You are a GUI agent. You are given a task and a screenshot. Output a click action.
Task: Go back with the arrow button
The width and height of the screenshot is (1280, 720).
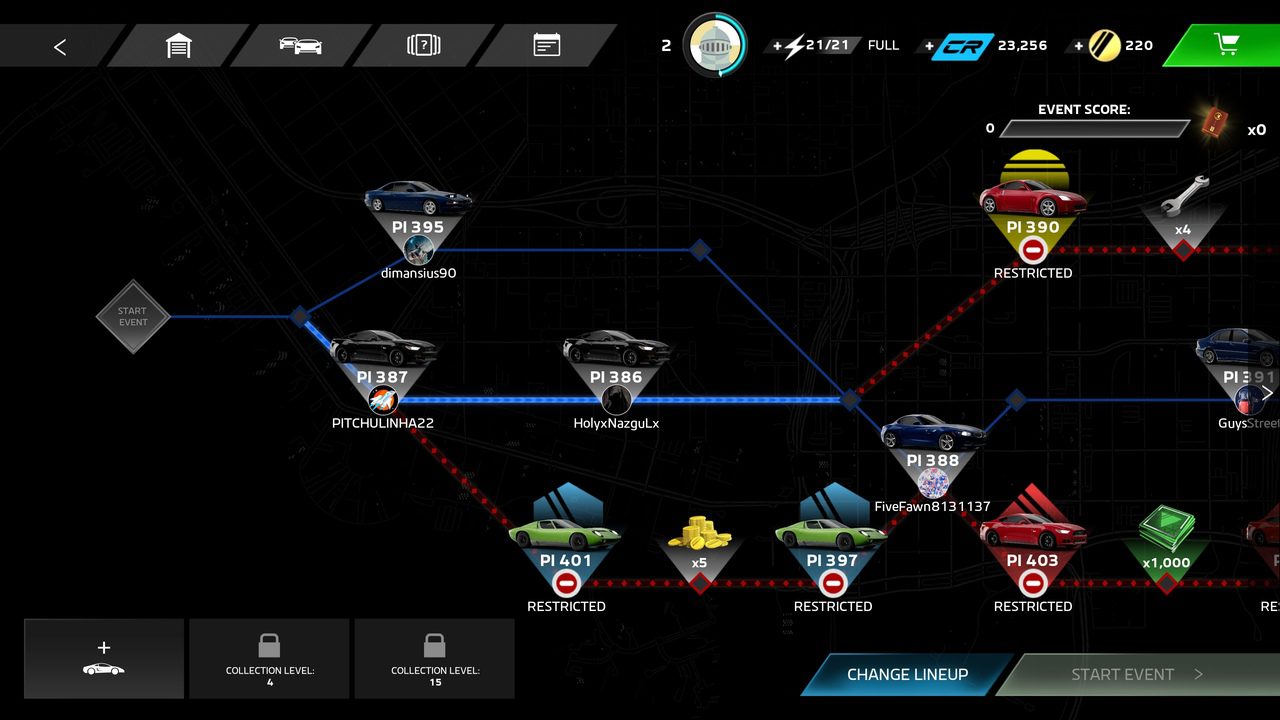[60, 46]
